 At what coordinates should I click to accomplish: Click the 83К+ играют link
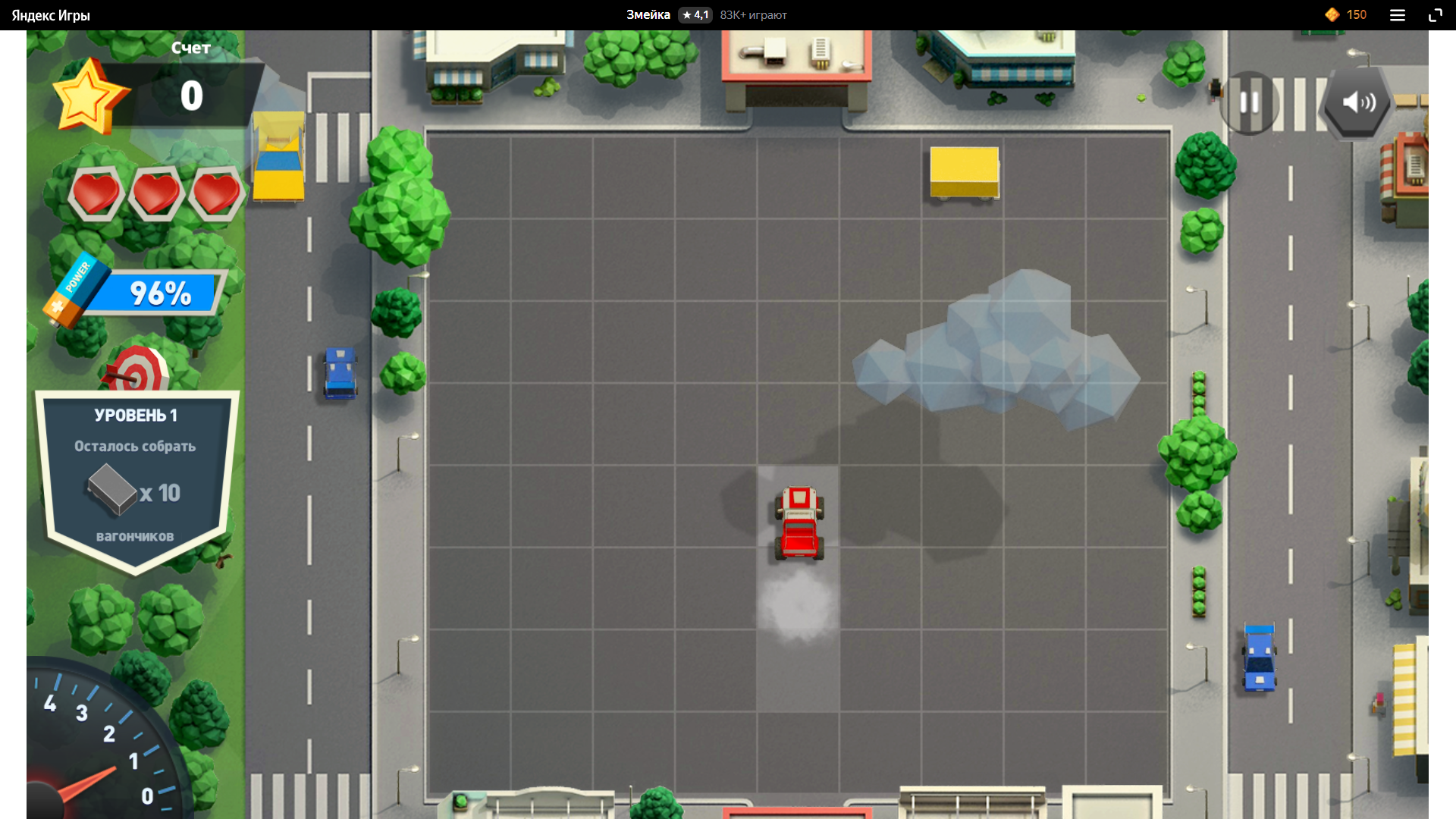[753, 14]
